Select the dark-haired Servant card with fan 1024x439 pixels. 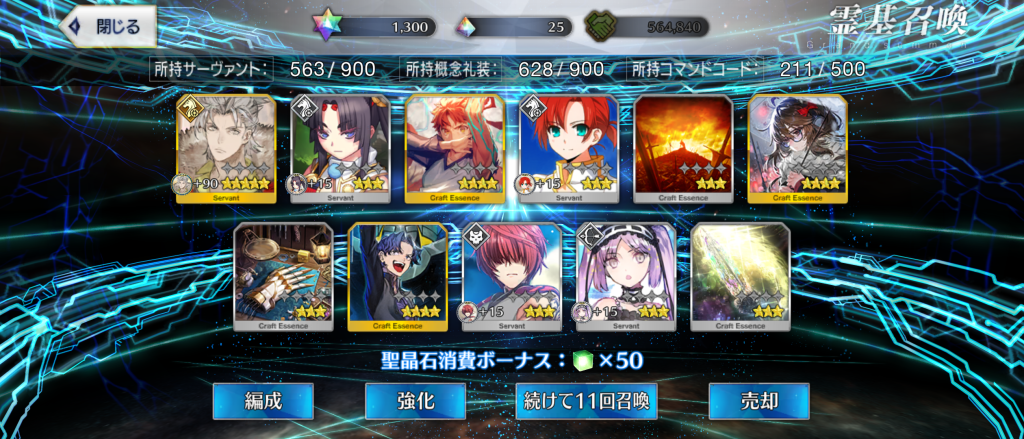(x=340, y=148)
